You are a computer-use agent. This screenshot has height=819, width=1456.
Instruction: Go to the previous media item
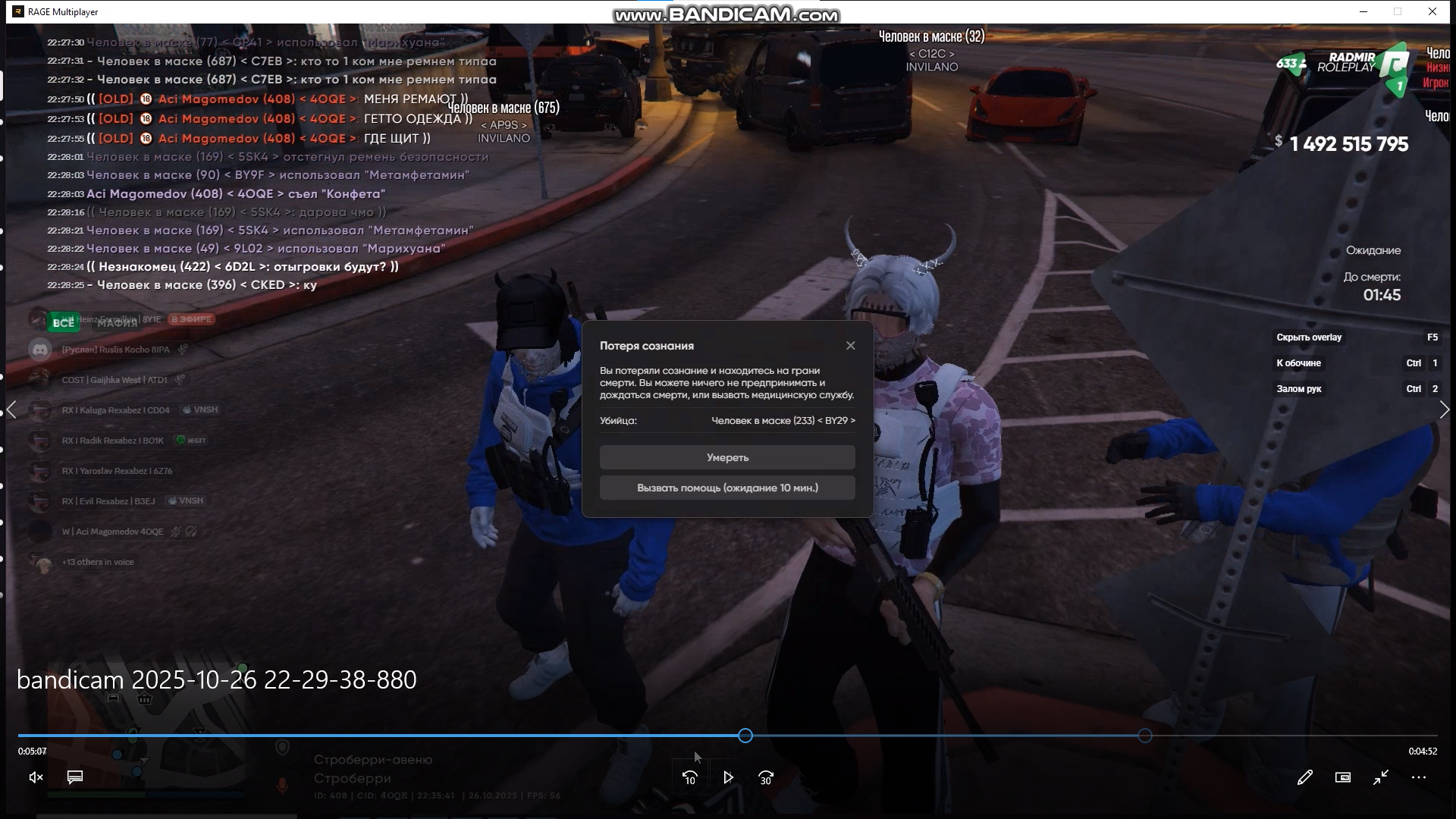pos(11,410)
